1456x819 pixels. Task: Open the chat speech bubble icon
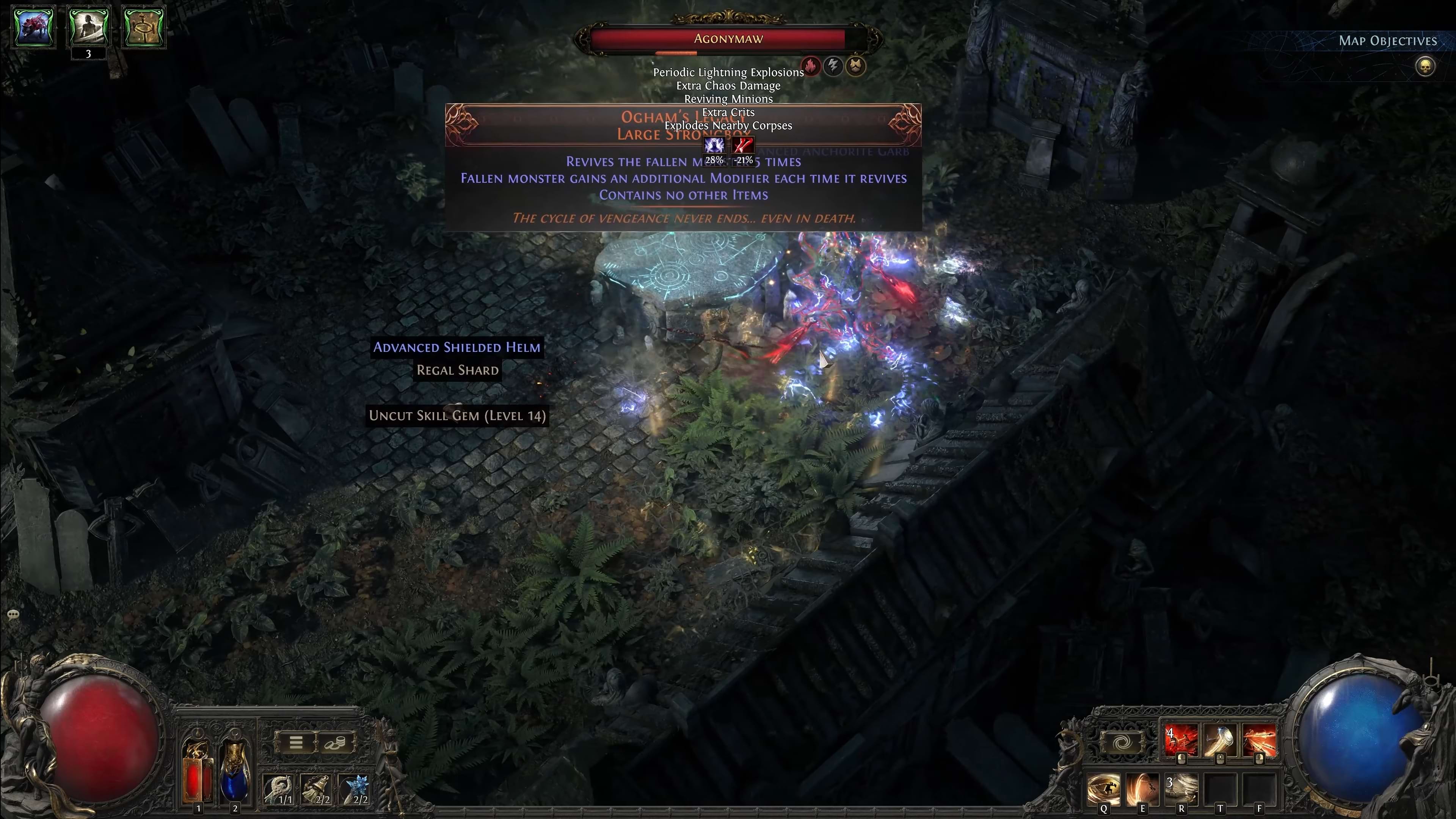13,614
